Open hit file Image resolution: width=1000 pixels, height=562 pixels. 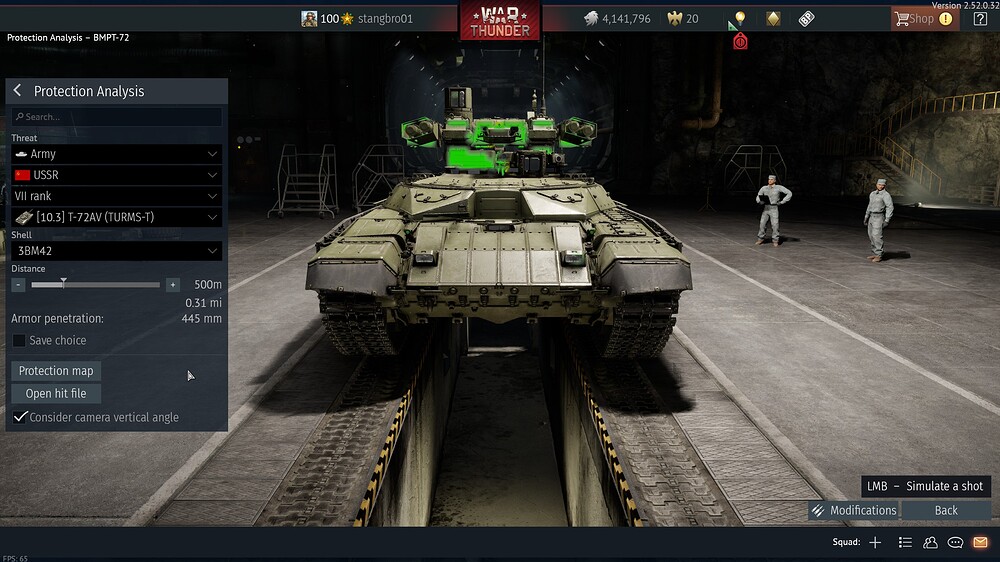pyautogui.click(x=56, y=393)
